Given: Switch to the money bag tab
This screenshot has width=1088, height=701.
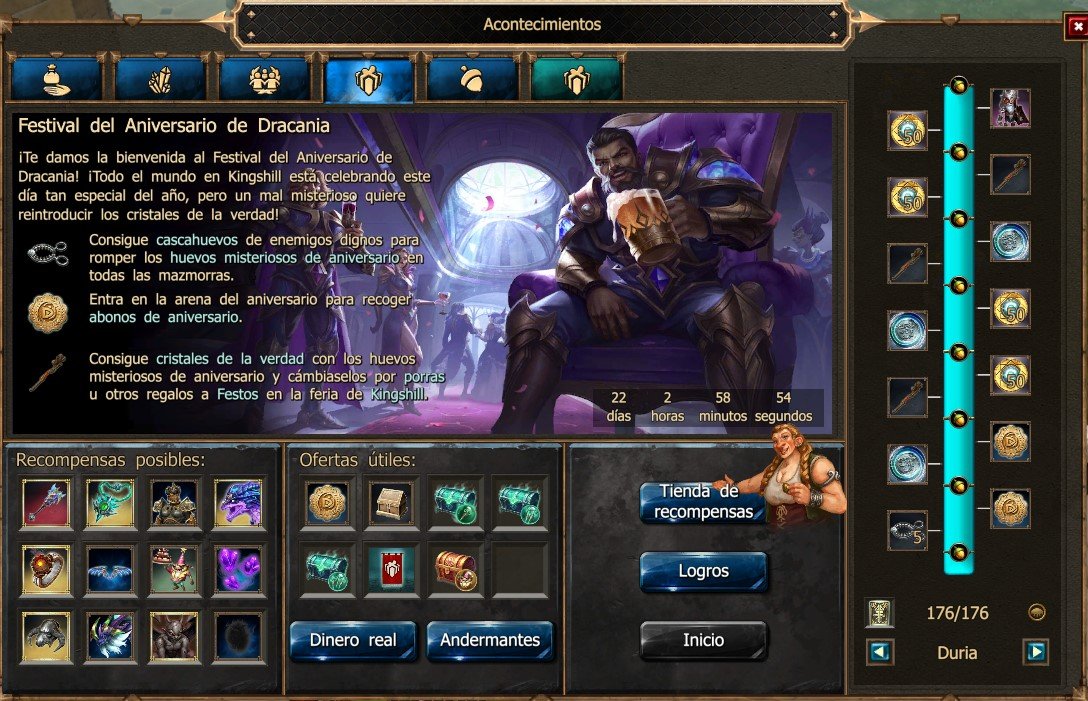Looking at the screenshot, I should click(x=56, y=80).
